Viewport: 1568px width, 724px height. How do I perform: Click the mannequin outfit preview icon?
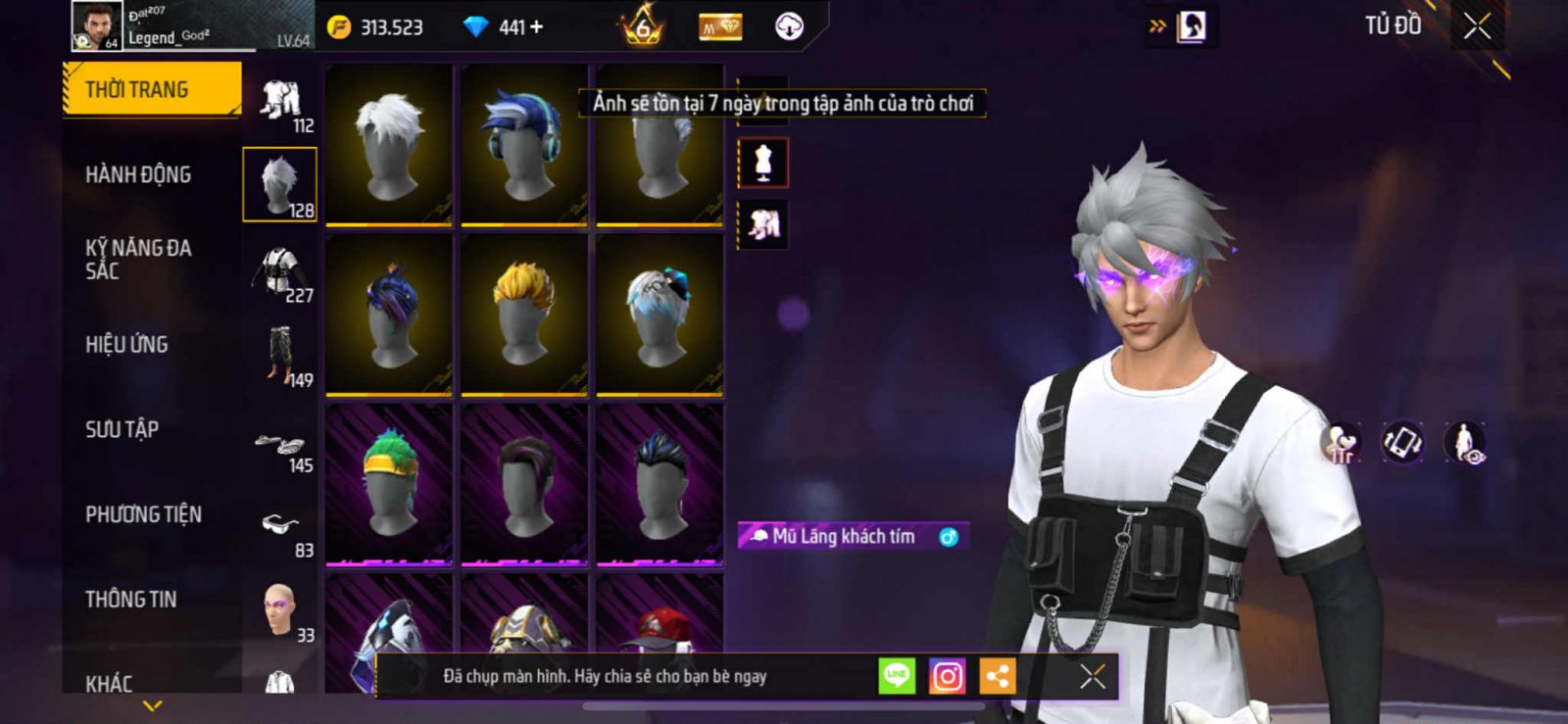pyautogui.click(x=762, y=163)
